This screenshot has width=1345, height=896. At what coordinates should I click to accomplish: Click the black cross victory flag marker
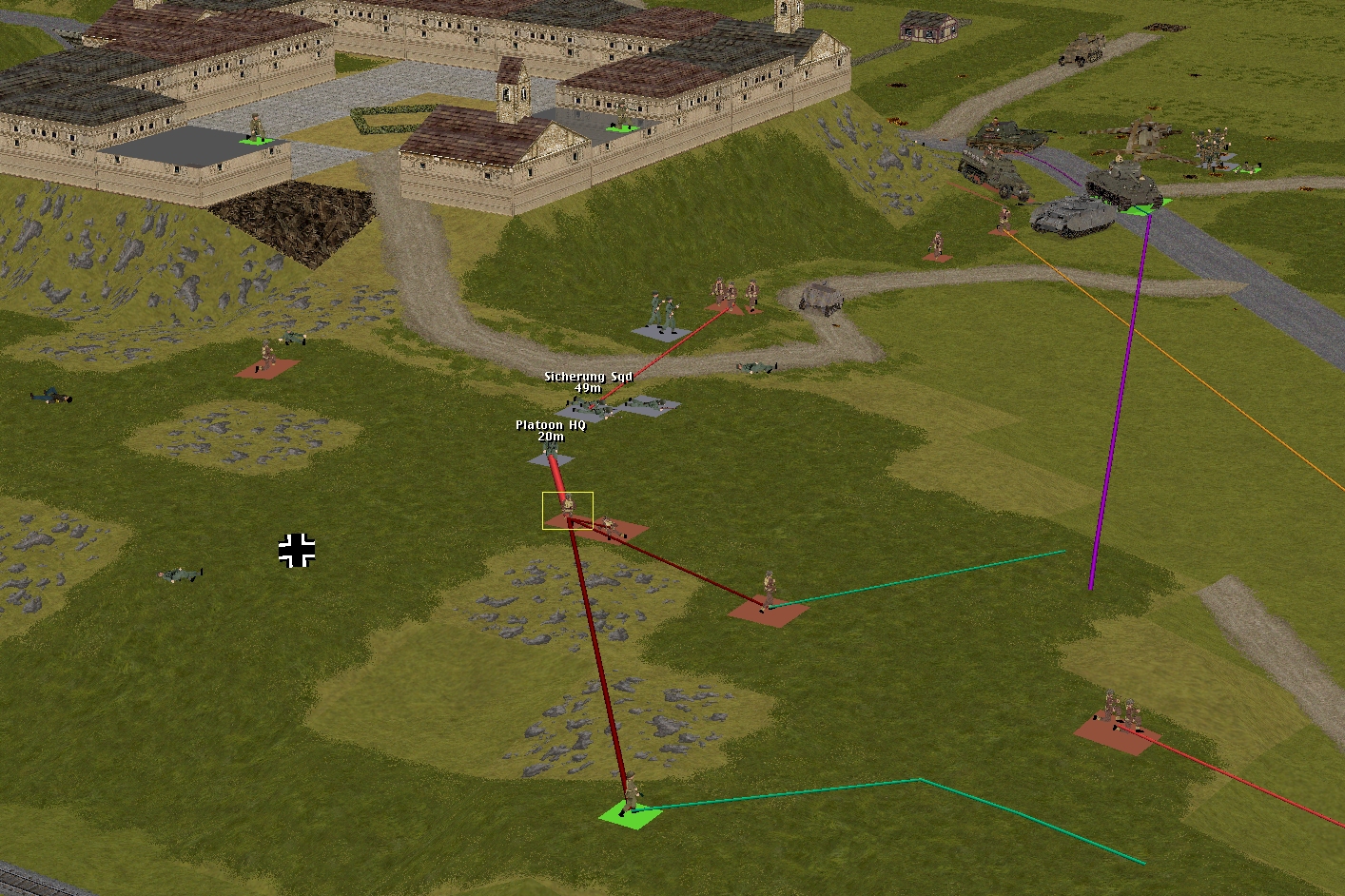(x=297, y=550)
